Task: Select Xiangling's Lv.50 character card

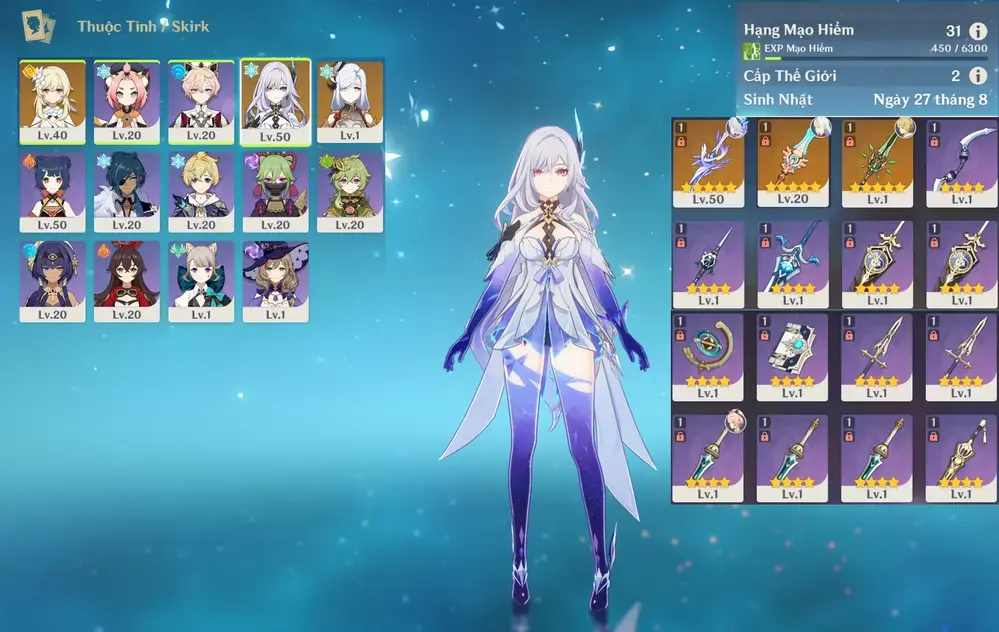Action: [x=52, y=192]
